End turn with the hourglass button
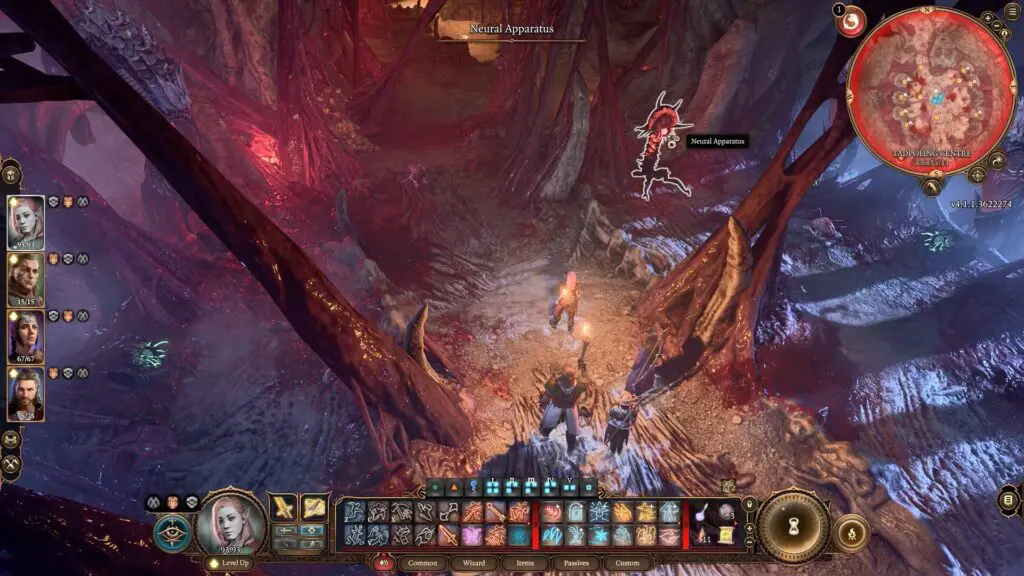Viewport: 1024px width, 576px height. click(x=792, y=525)
